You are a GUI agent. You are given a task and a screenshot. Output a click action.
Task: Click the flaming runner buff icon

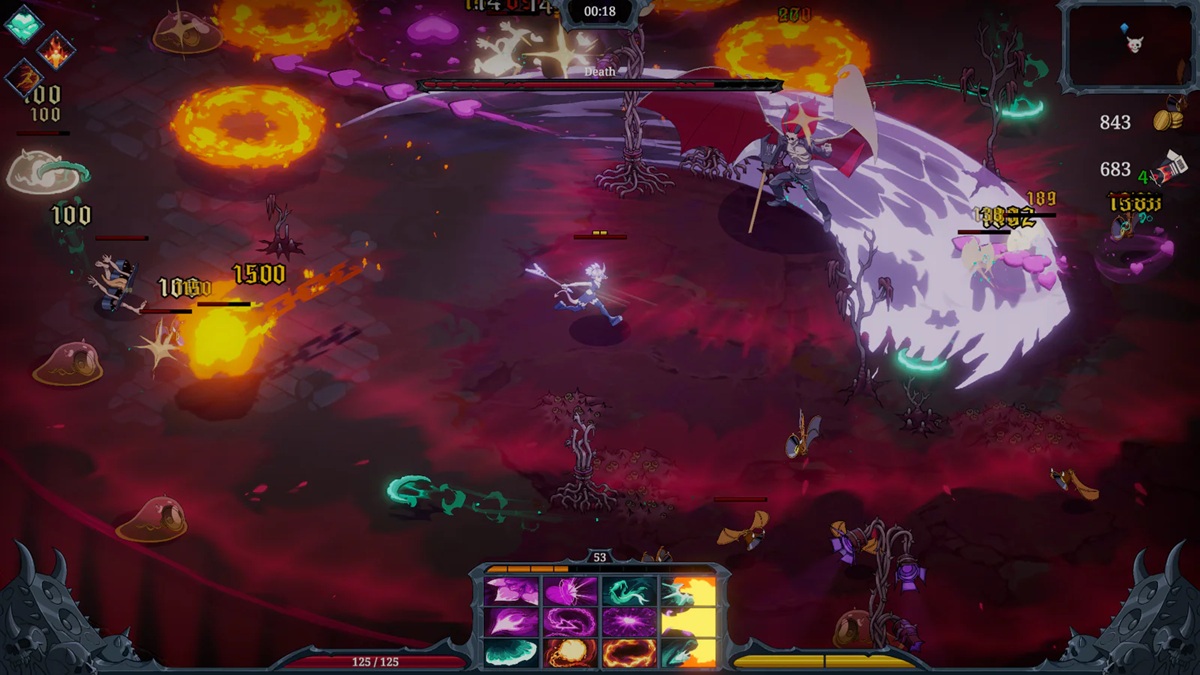coord(24,78)
